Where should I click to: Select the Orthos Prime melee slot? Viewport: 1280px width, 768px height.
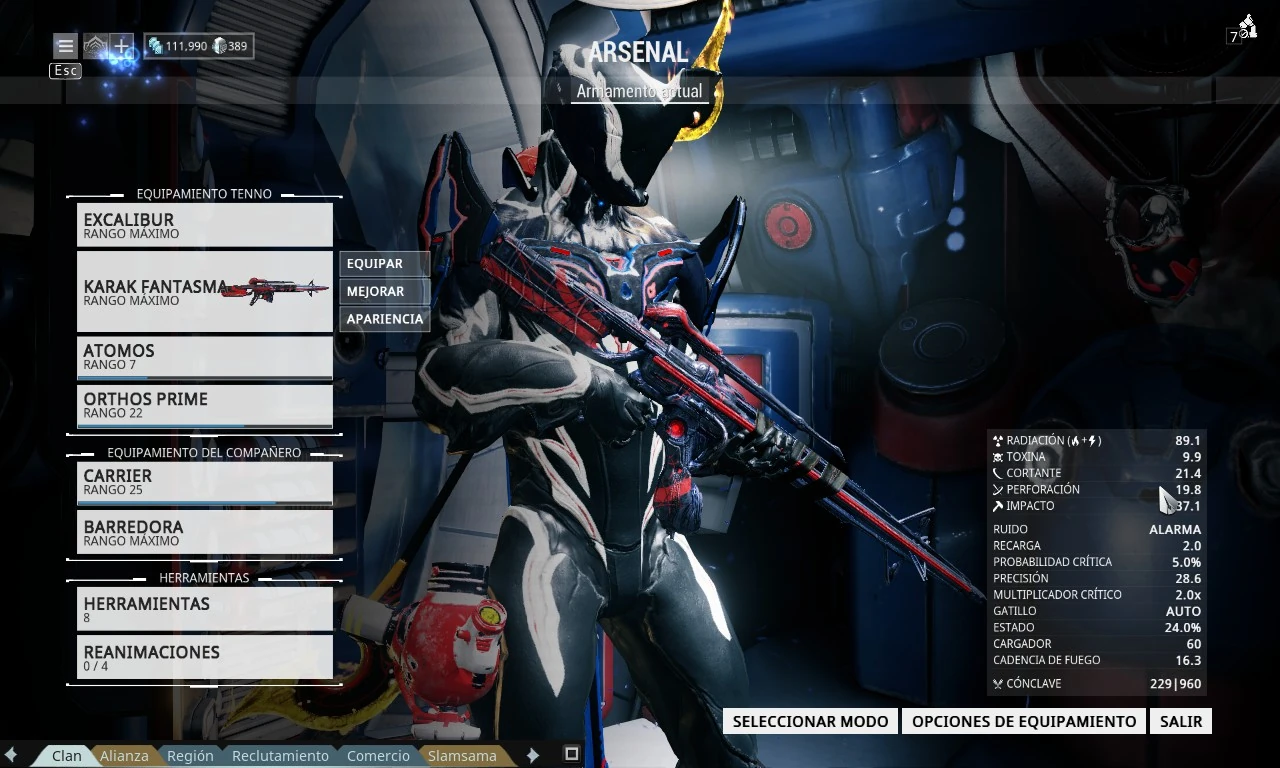[x=204, y=405]
